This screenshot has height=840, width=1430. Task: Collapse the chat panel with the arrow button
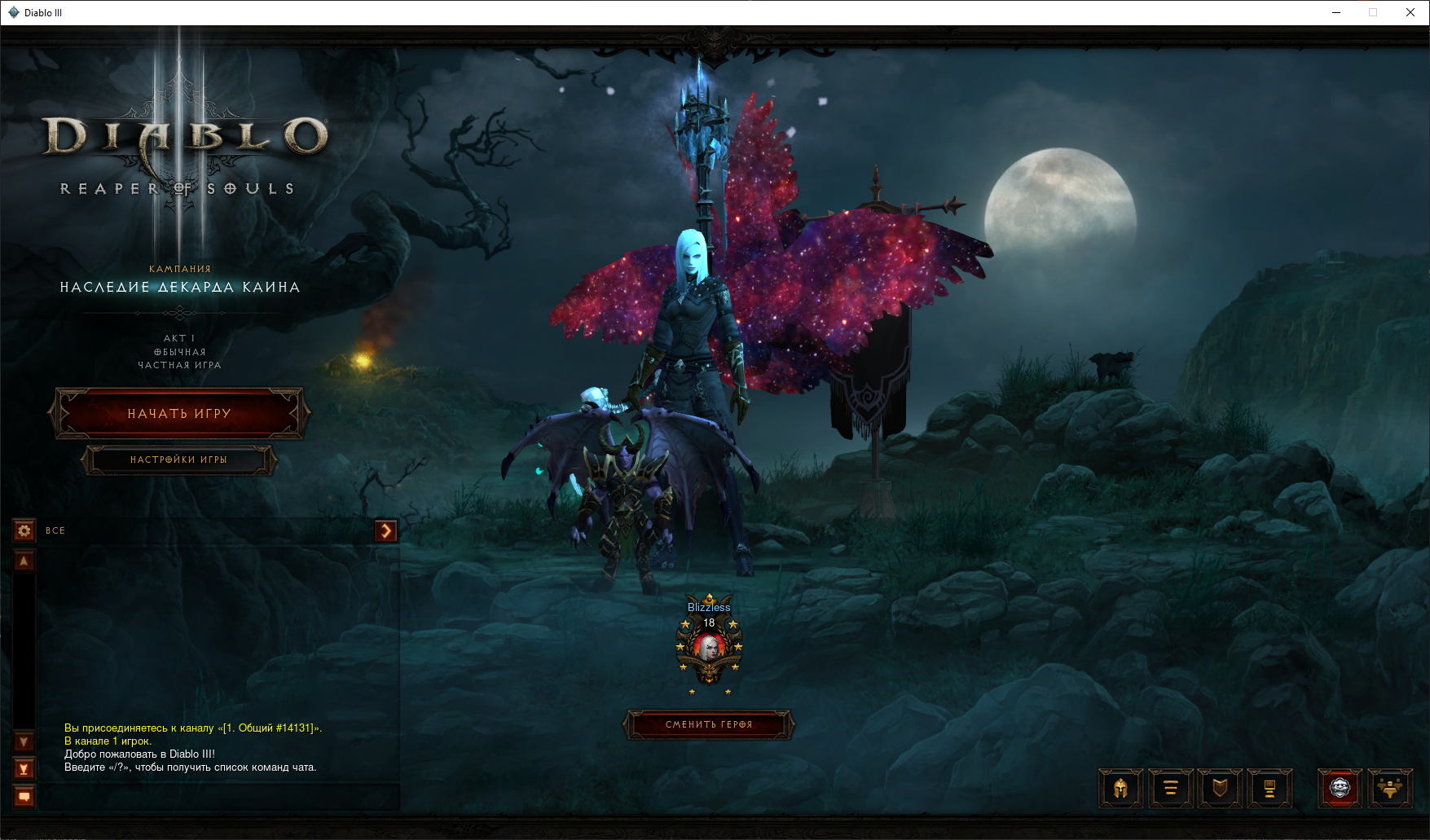coord(385,531)
